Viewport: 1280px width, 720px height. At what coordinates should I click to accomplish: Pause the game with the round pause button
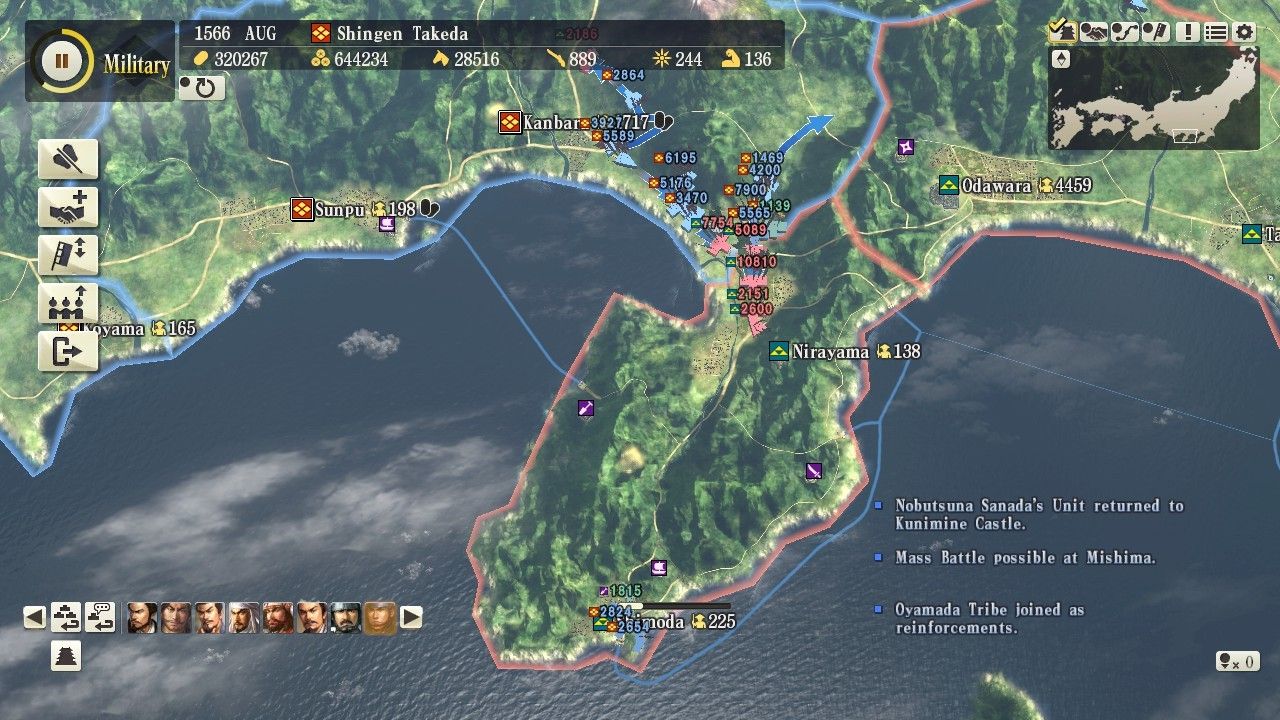tap(61, 61)
